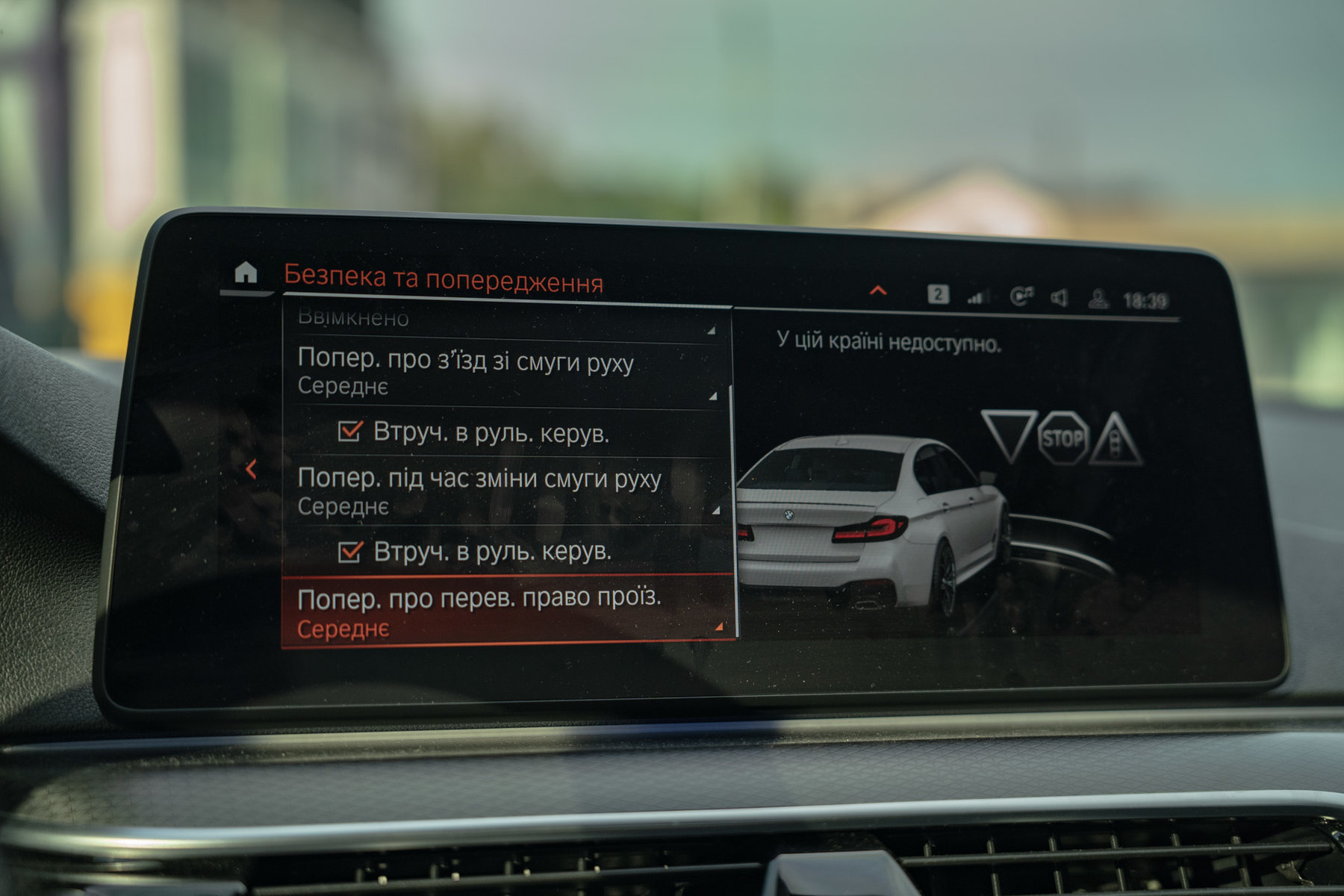Toggle 'Втруч. в руль. керув.' under lane departure warning

click(x=350, y=432)
